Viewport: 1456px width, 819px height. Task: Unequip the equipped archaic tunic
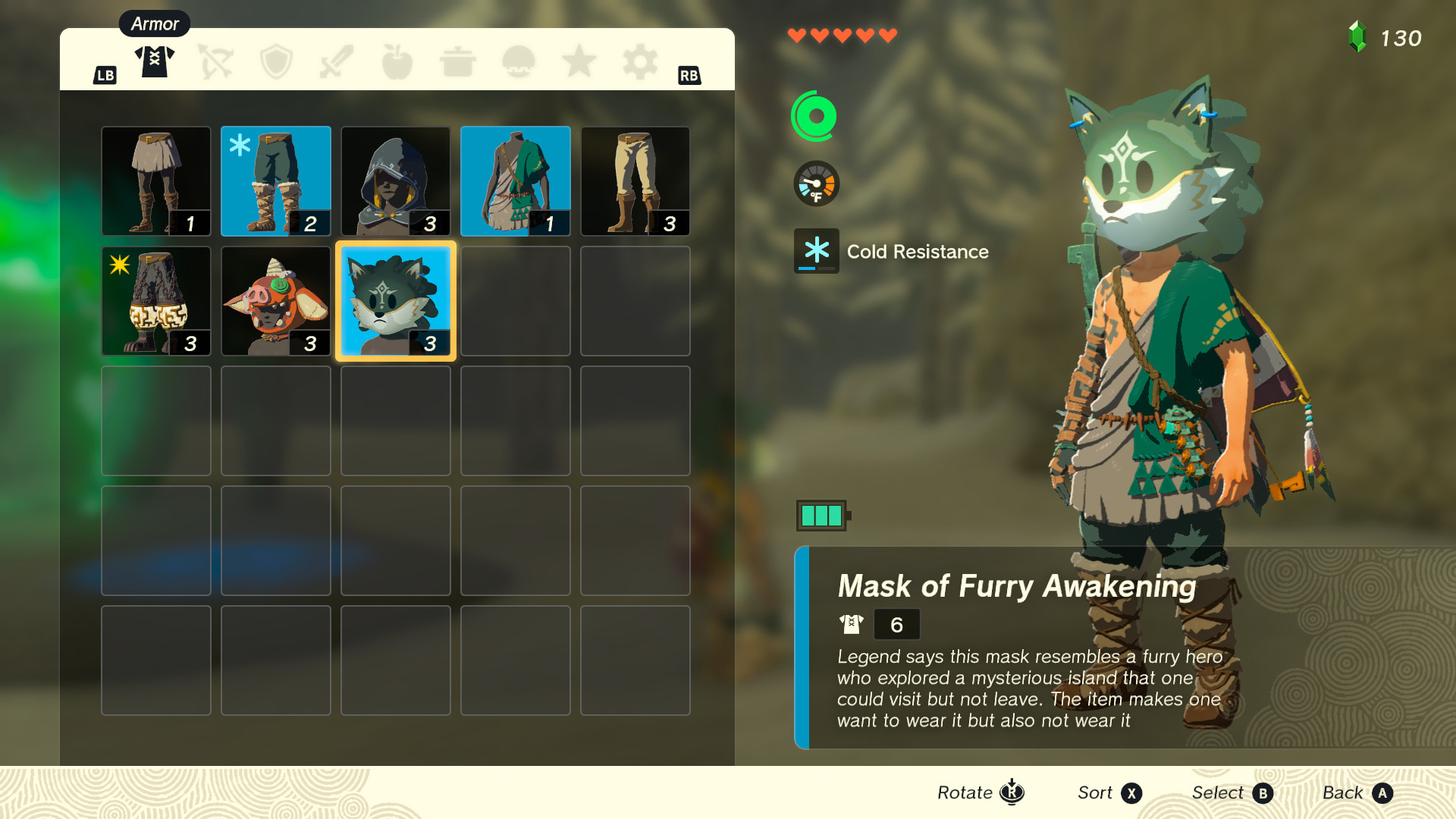click(x=515, y=180)
